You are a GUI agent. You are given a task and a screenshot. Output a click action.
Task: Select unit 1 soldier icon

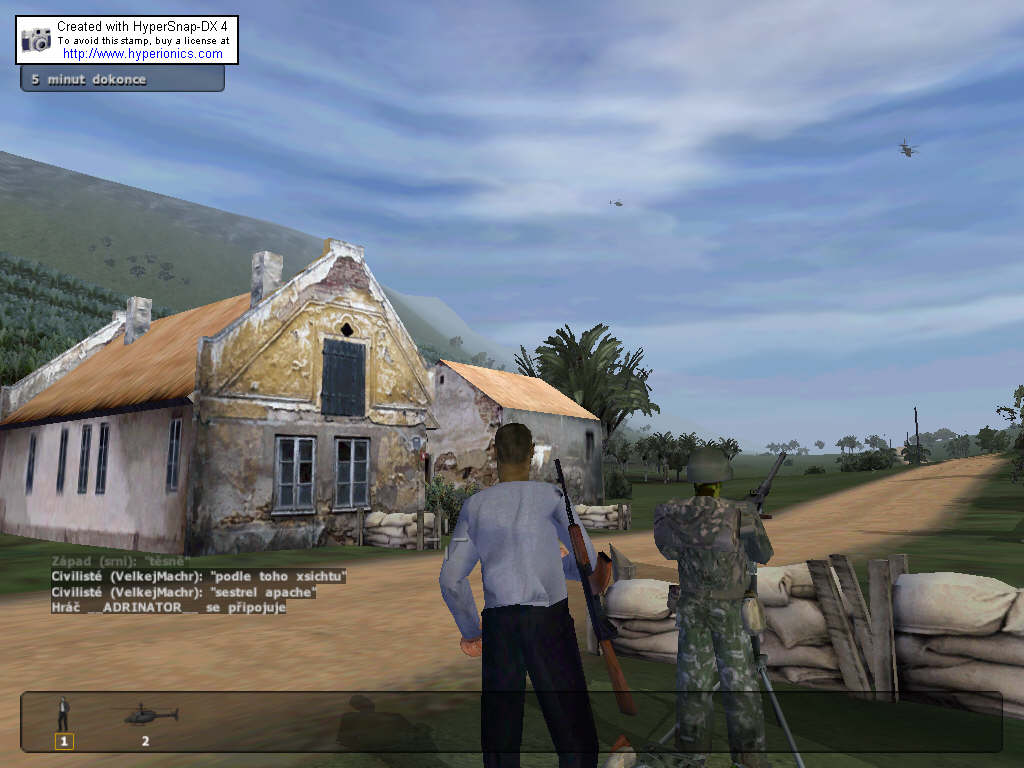64,714
